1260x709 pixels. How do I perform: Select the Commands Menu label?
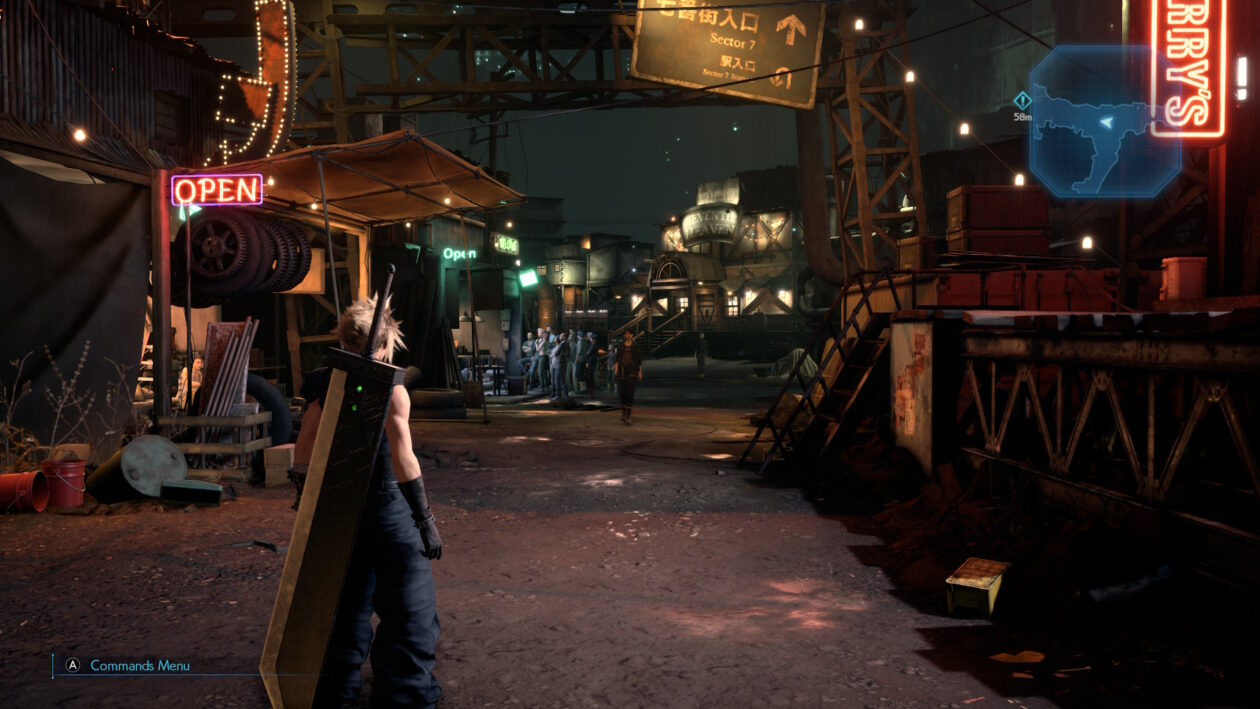coord(139,665)
